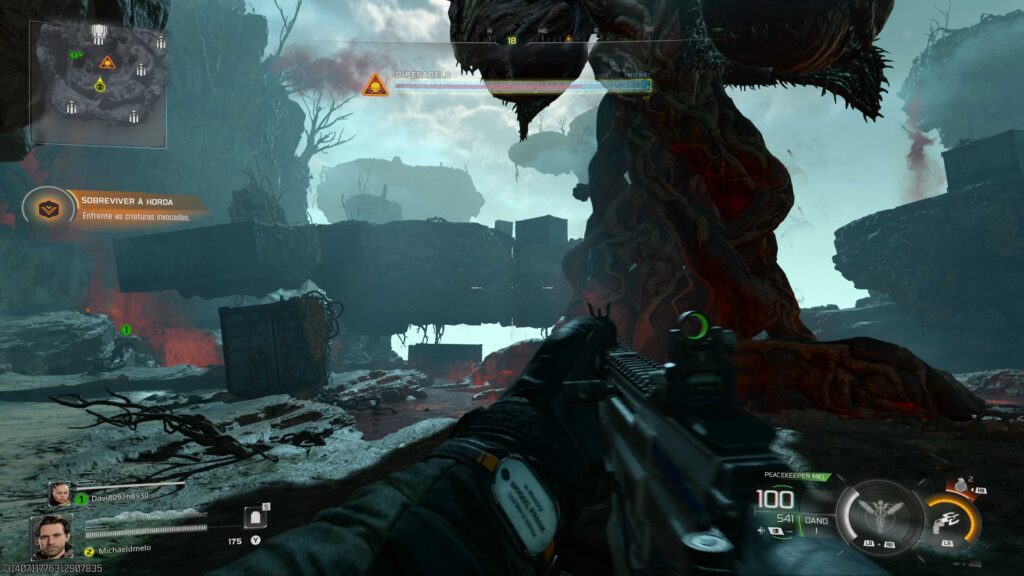Click the orange skull marker on the minimap
Viewport: 1024px width, 576px height.
pyautogui.click(x=107, y=63)
